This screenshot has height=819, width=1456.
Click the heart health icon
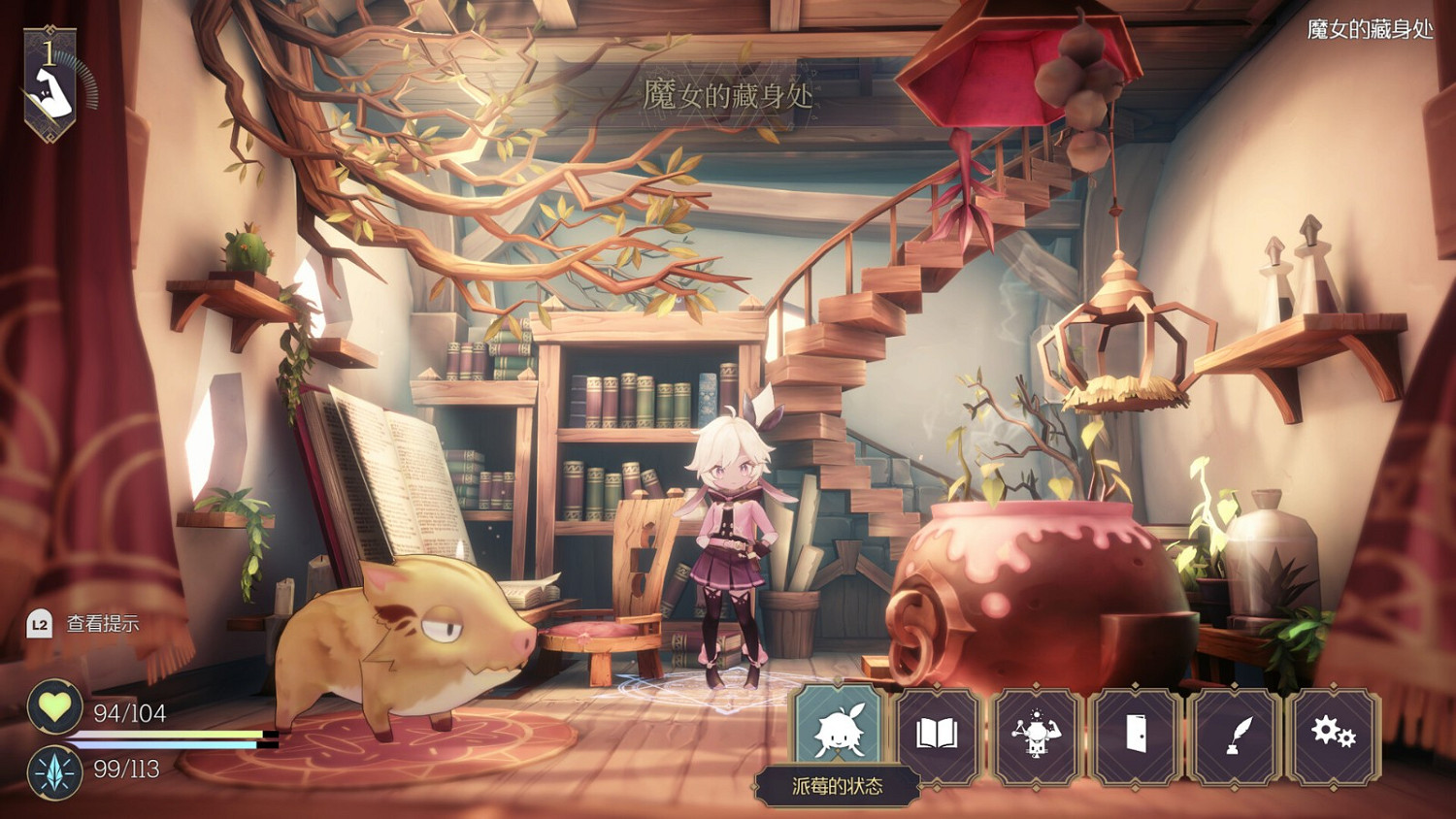[56, 707]
